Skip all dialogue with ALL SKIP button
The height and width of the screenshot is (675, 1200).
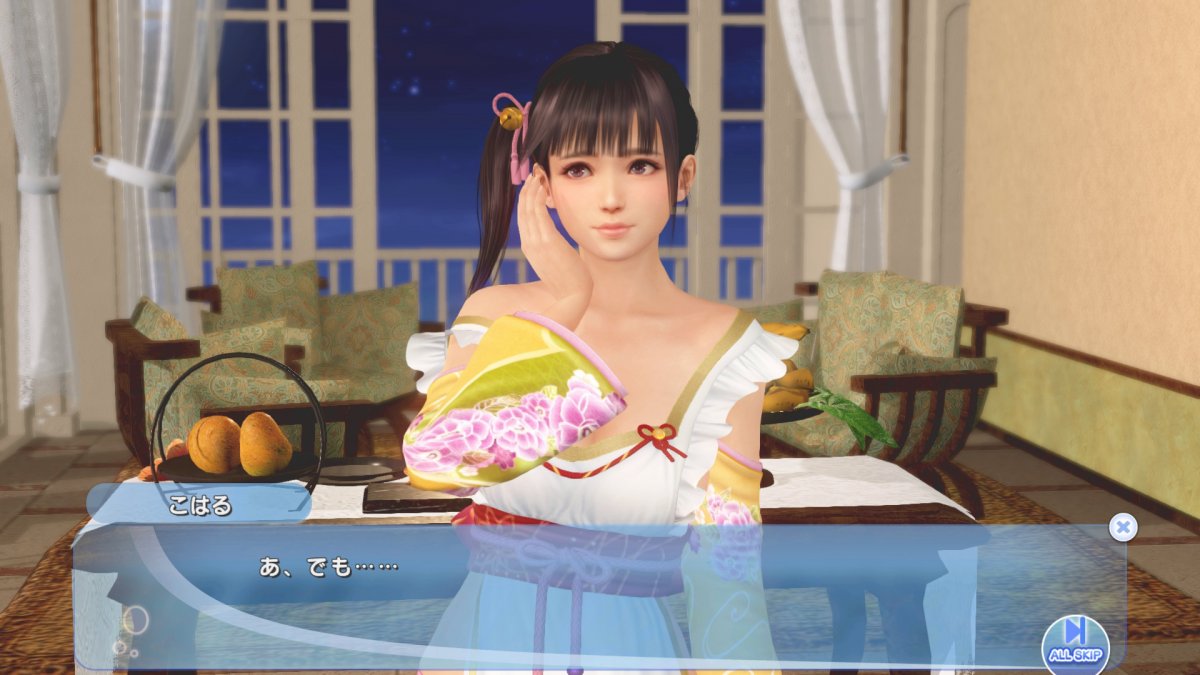(1075, 641)
